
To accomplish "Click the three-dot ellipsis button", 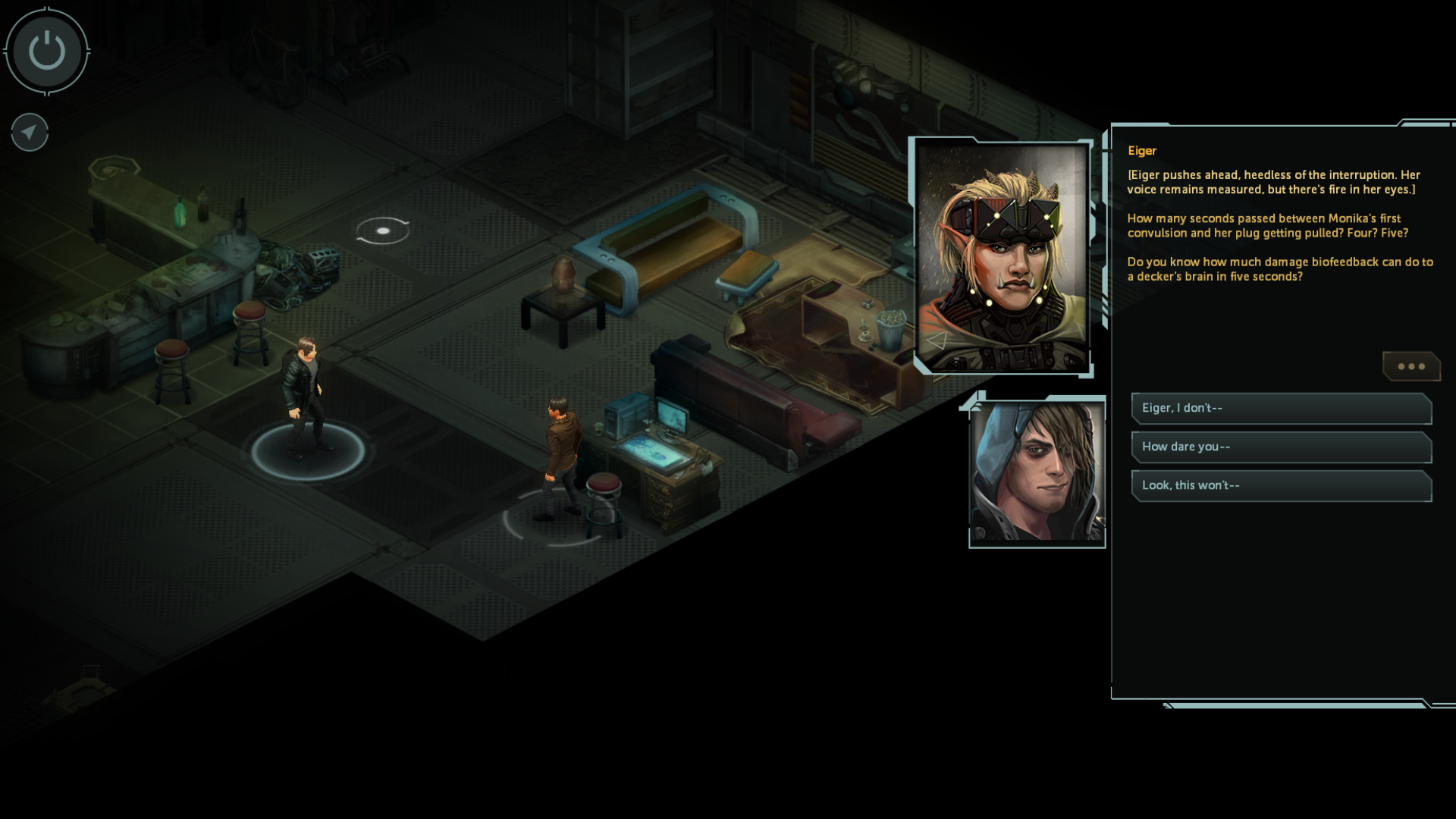I will click(x=1410, y=366).
